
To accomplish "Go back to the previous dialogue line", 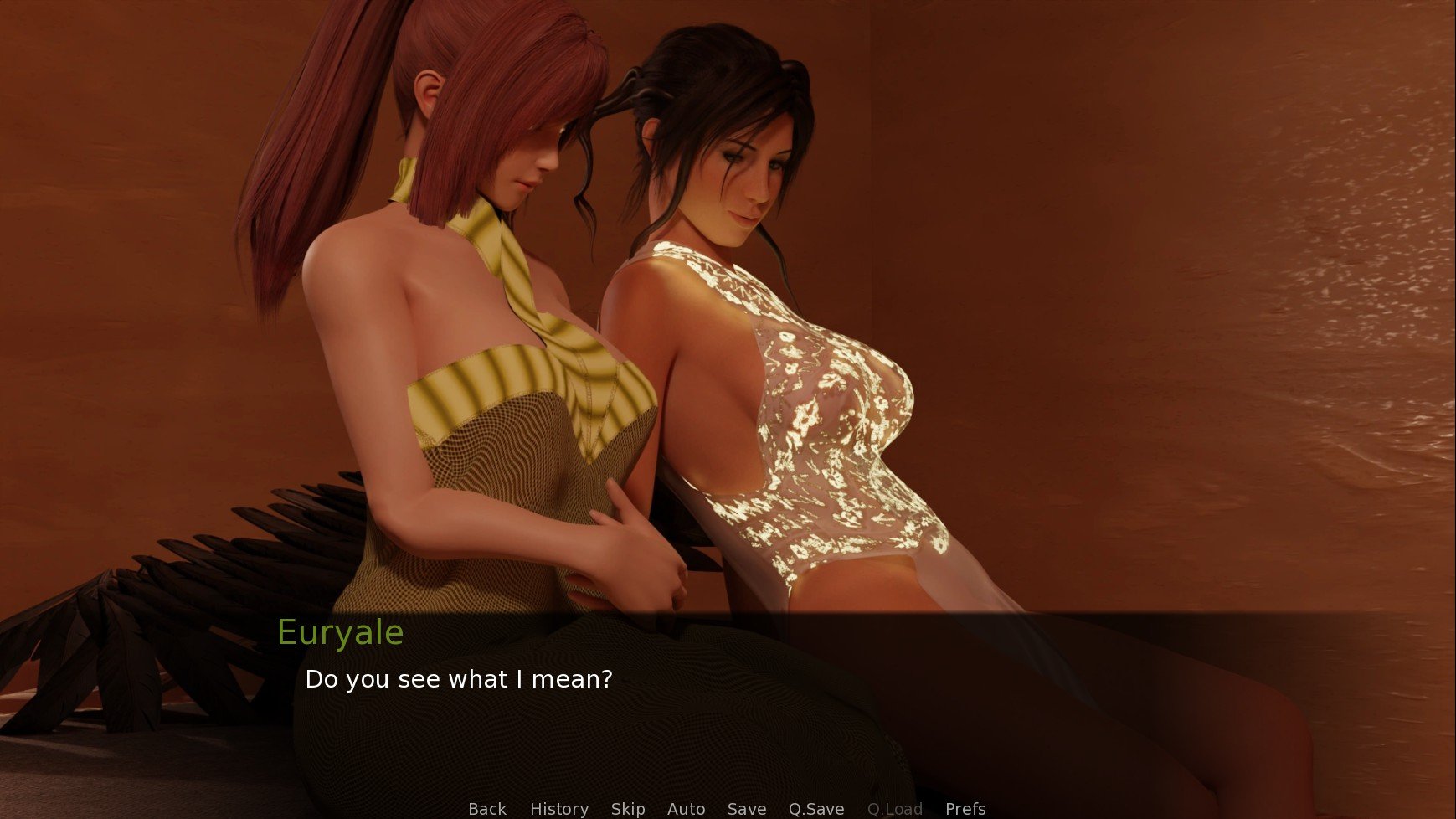I will point(486,809).
